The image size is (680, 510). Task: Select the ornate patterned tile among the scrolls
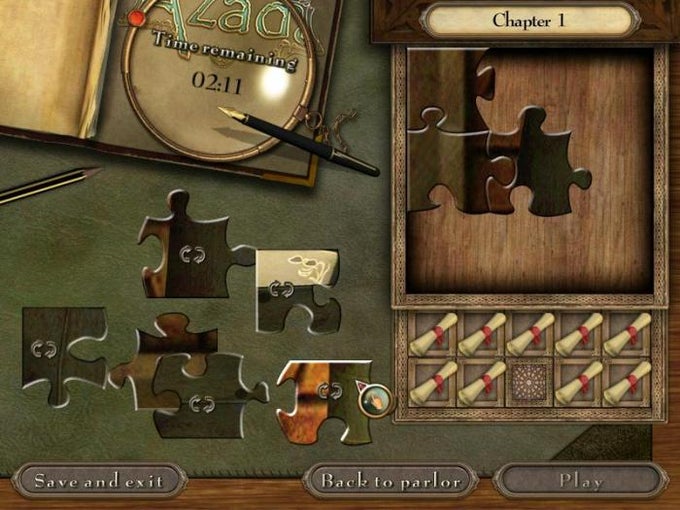click(x=529, y=382)
